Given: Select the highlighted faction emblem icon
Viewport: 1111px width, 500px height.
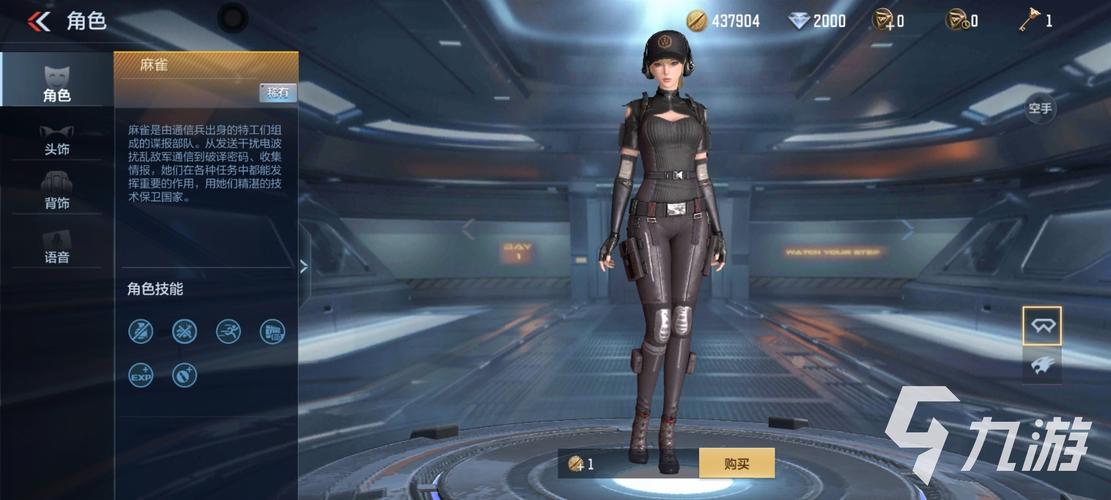Looking at the screenshot, I should click(1041, 326).
